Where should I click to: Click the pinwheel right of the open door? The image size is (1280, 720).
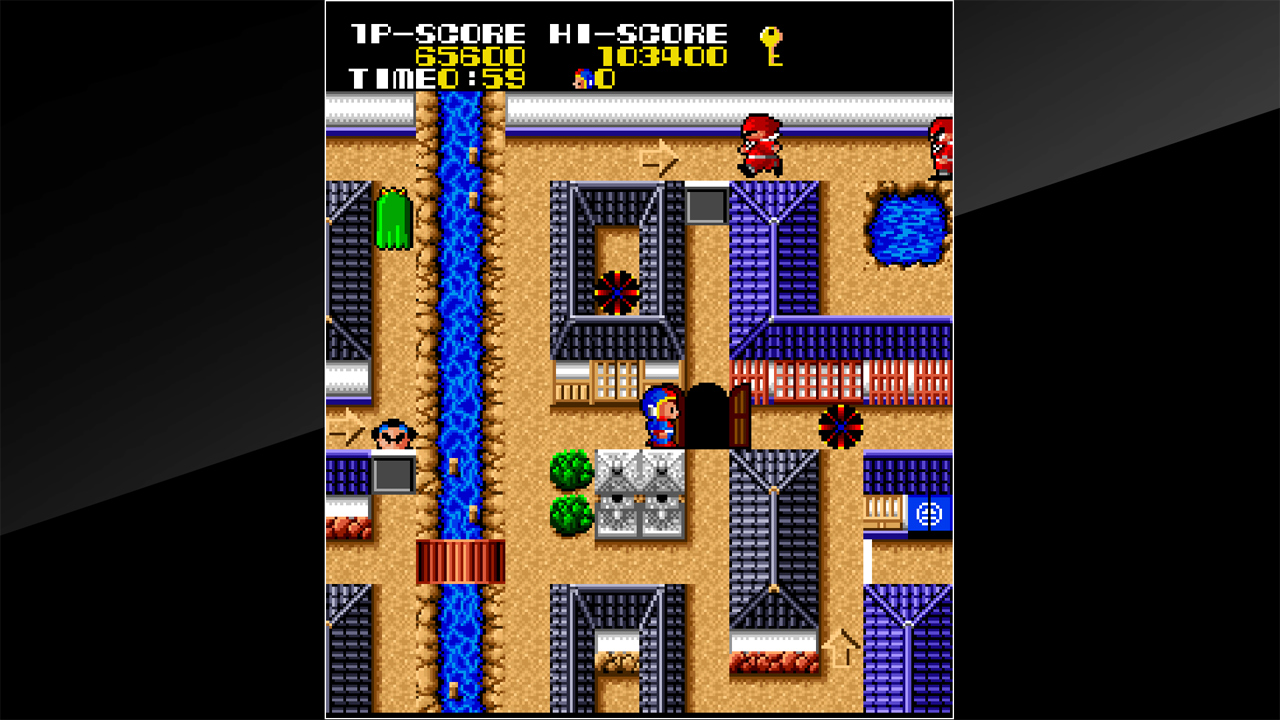[x=842, y=425]
